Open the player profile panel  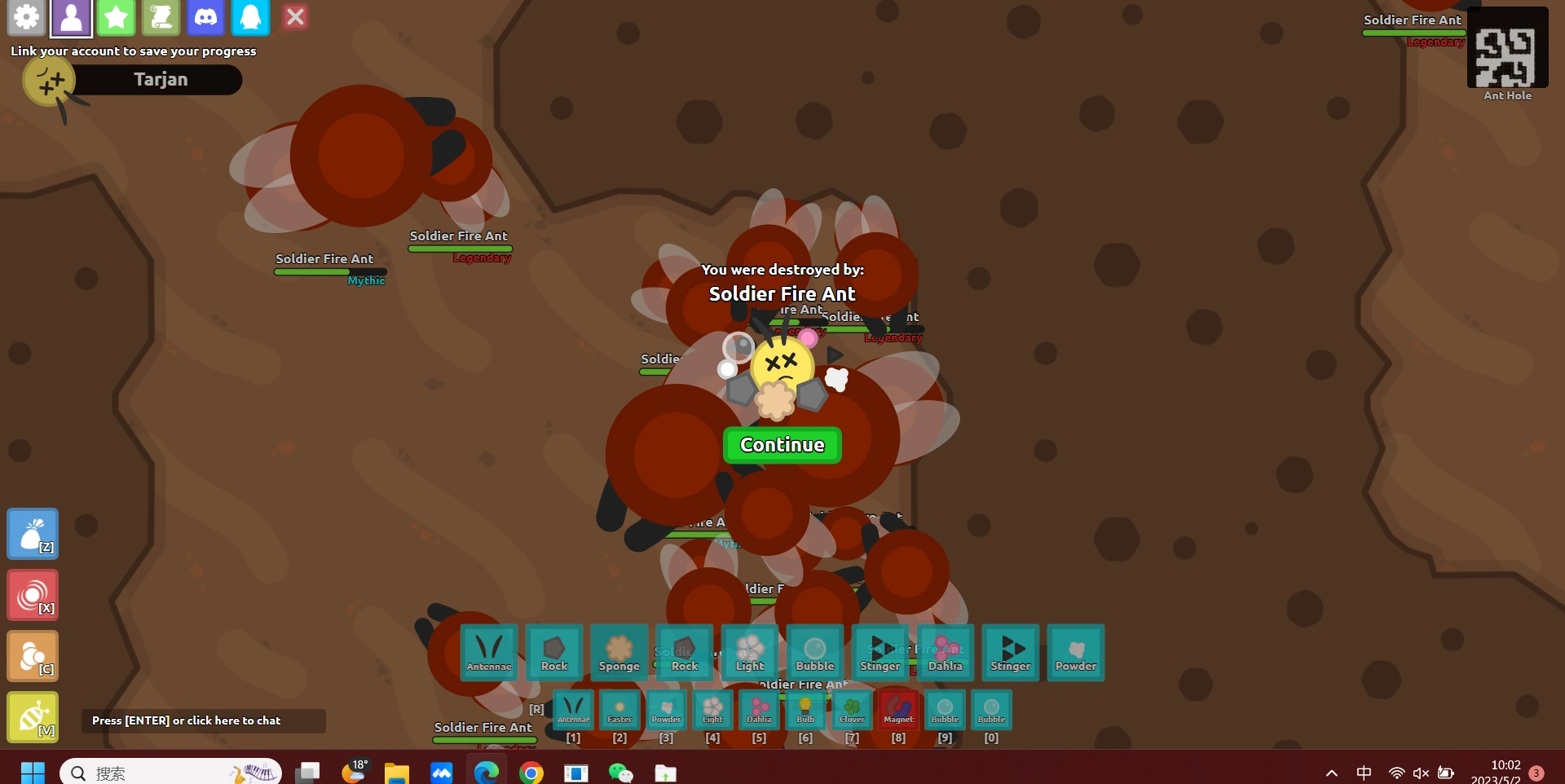[x=71, y=17]
